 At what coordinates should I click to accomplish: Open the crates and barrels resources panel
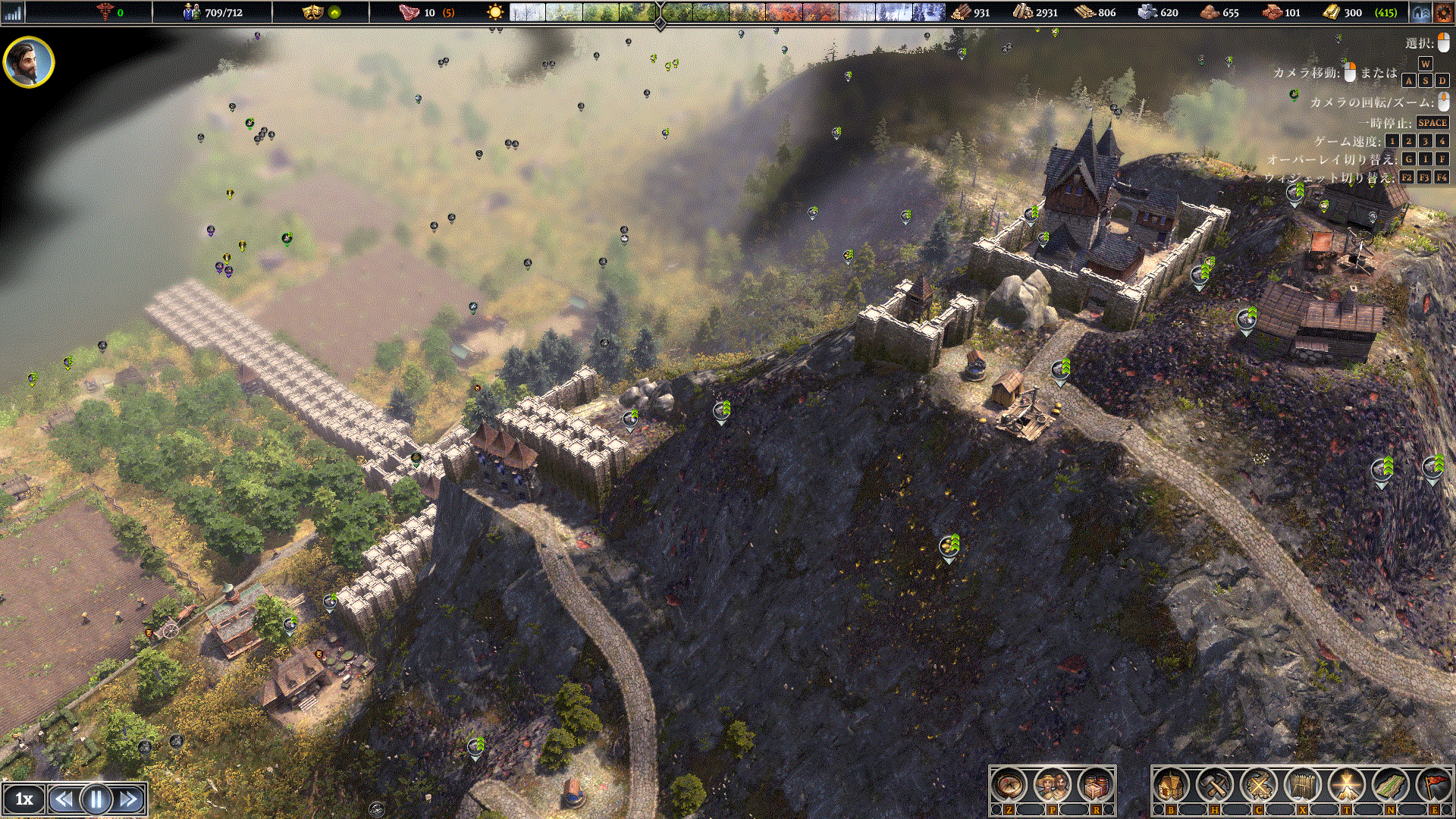coord(1096,786)
